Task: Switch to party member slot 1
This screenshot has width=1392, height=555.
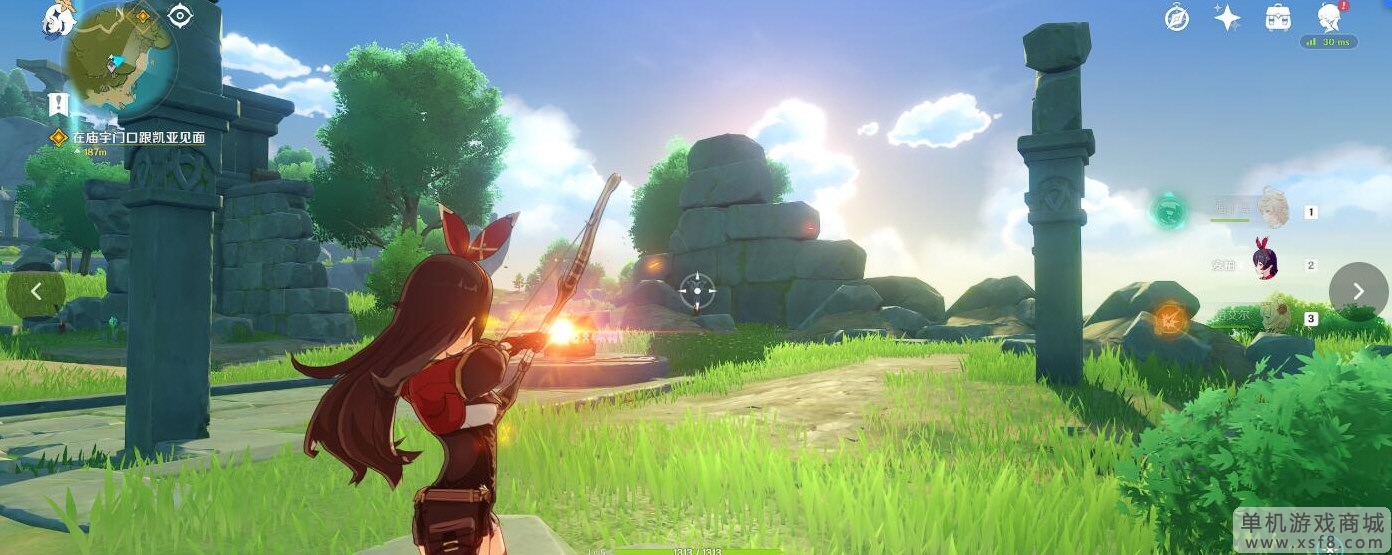Action: pyautogui.click(x=1272, y=210)
